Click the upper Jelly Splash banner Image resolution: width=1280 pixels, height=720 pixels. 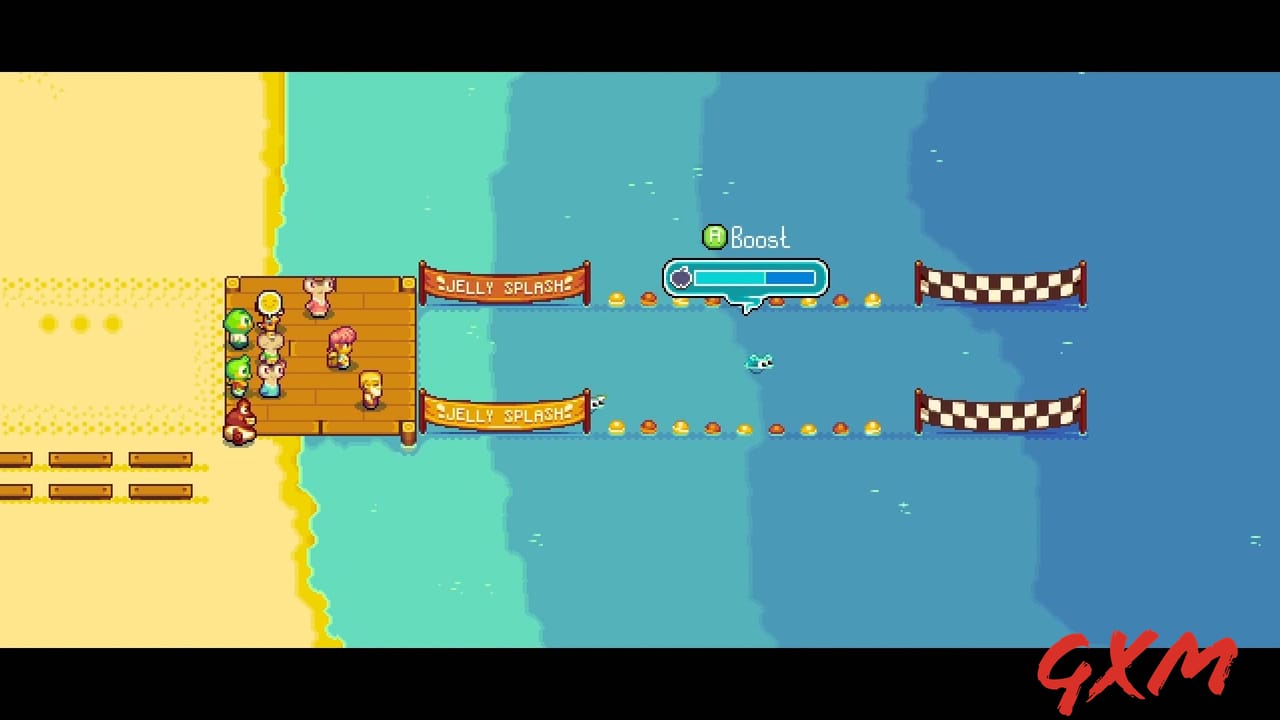tap(504, 284)
